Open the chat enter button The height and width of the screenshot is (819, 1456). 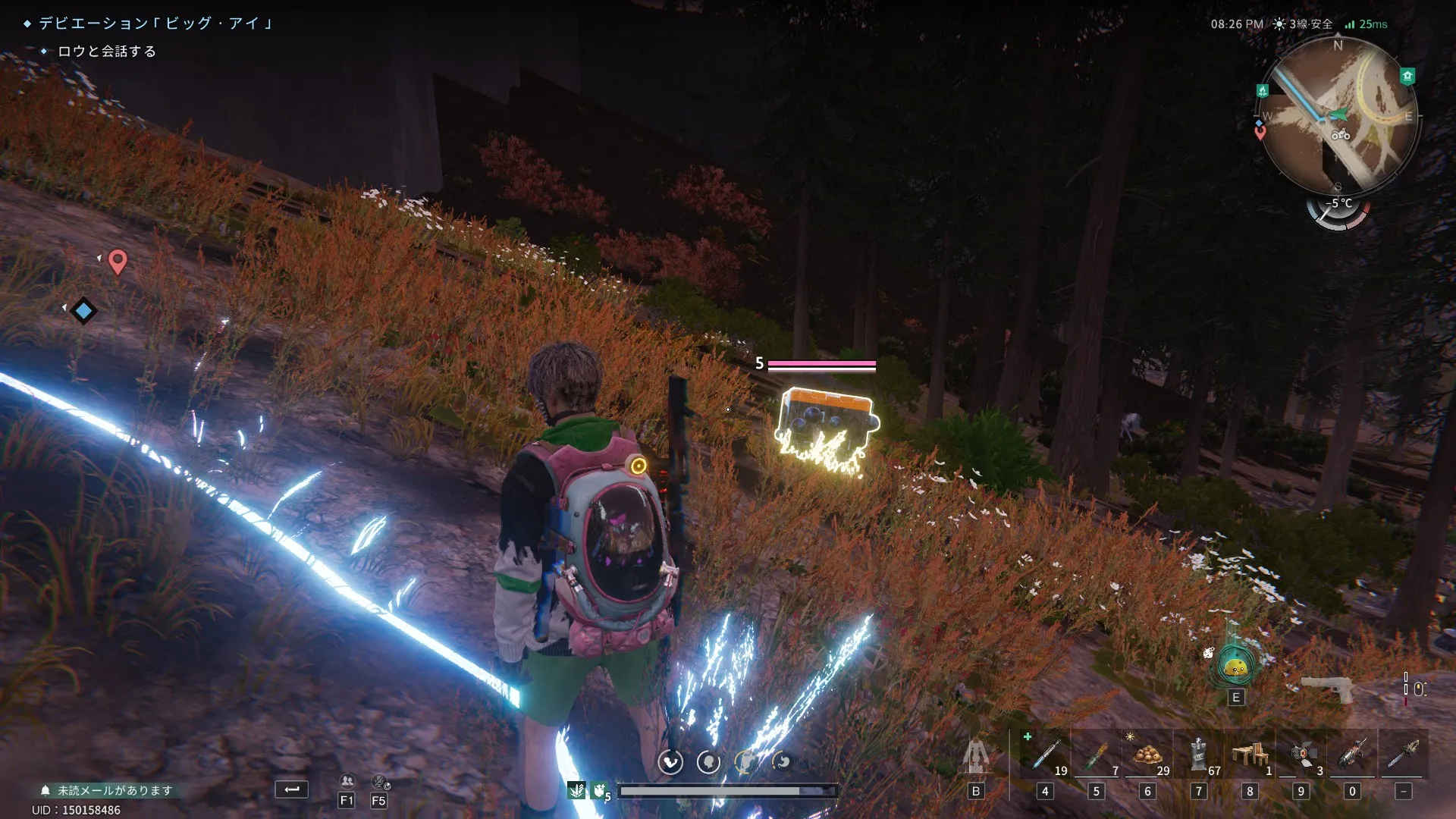[x=291, y=789]
